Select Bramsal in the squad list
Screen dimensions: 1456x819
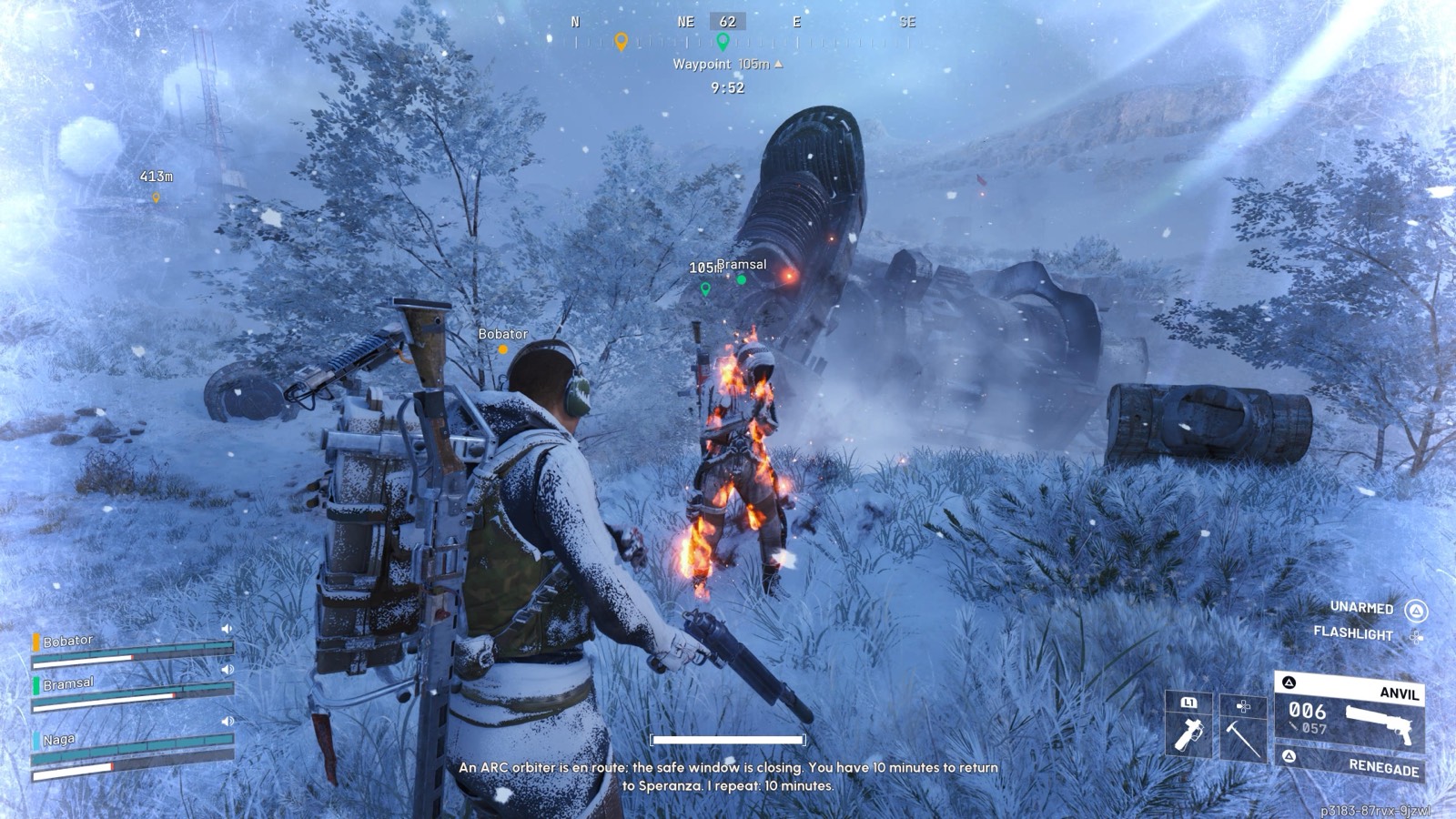68,683
